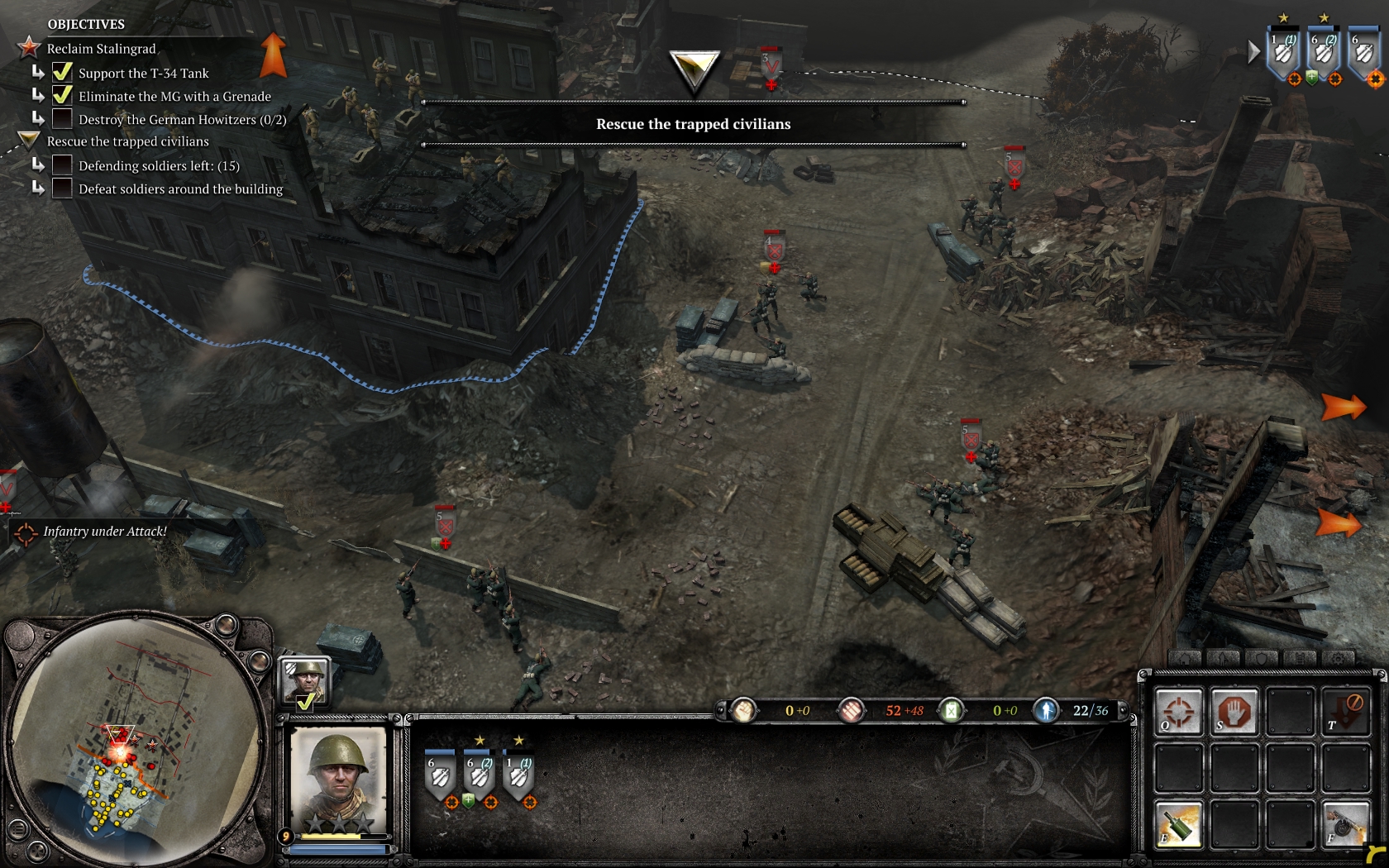The height and width of the screenshot is (868, 1389).
Task: Use the grenade throw ability
Action: coord(1178,824)
